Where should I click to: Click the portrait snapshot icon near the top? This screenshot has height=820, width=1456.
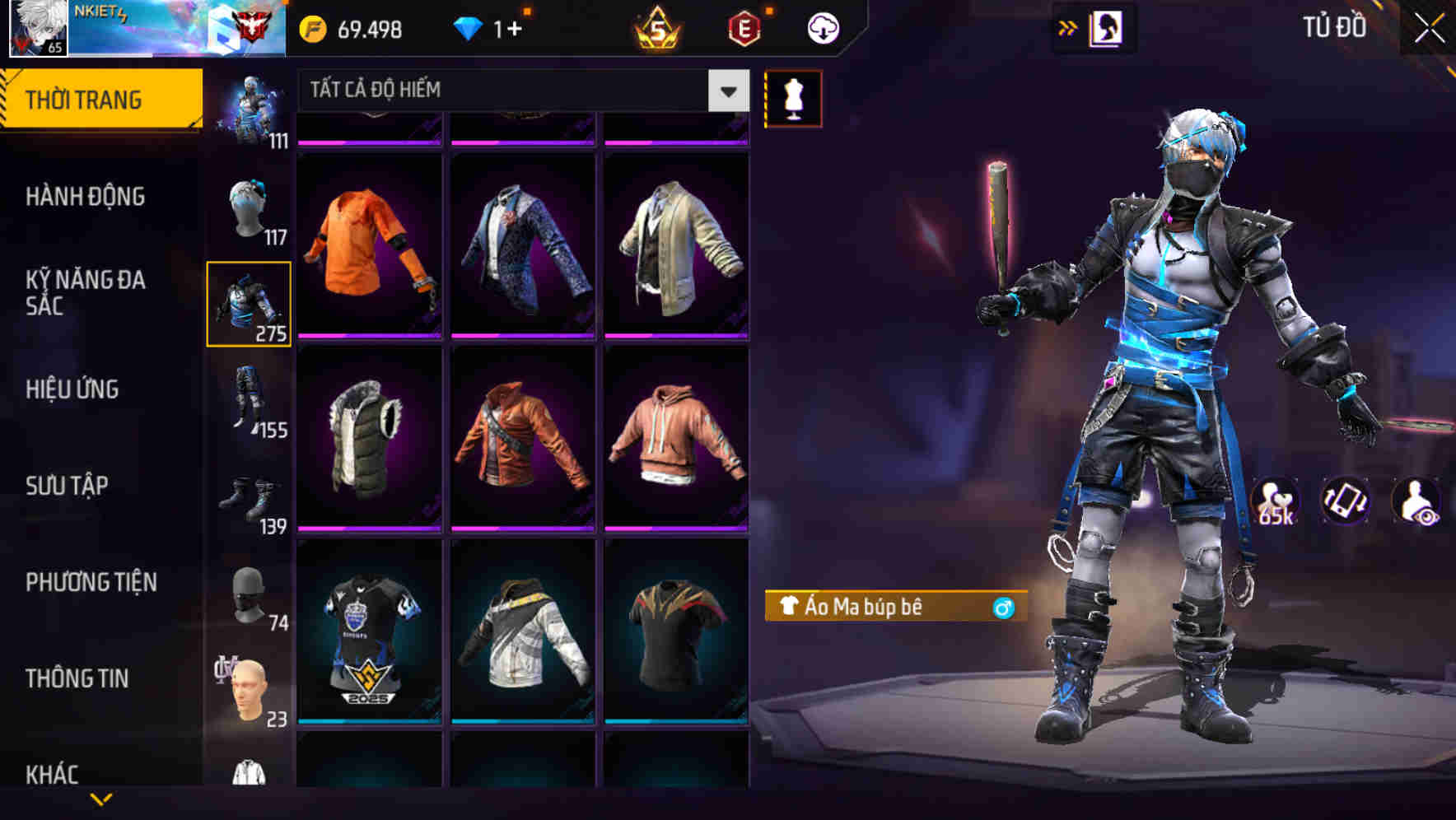[1108, 26]
